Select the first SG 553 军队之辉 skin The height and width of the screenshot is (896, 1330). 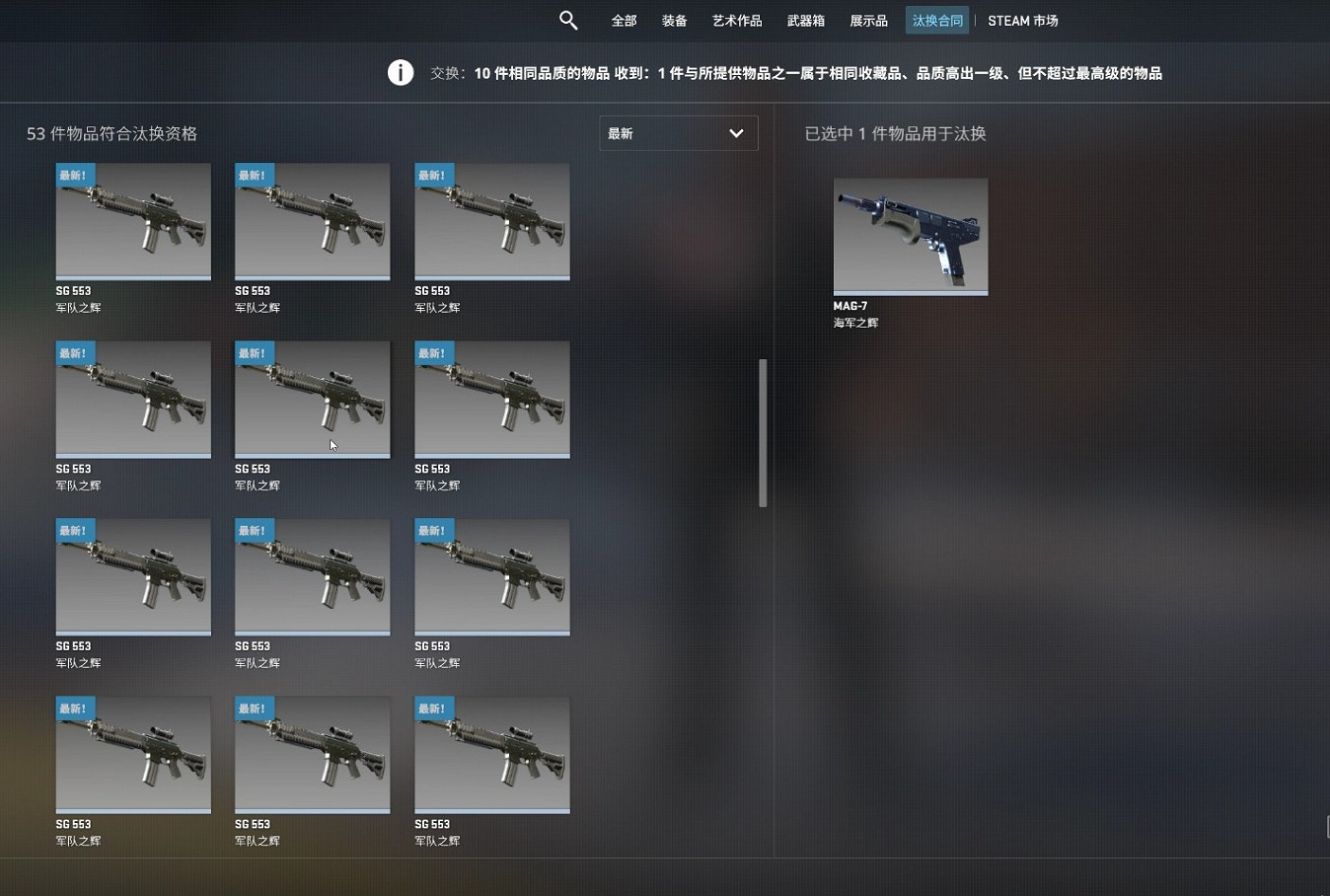point(132,221)
